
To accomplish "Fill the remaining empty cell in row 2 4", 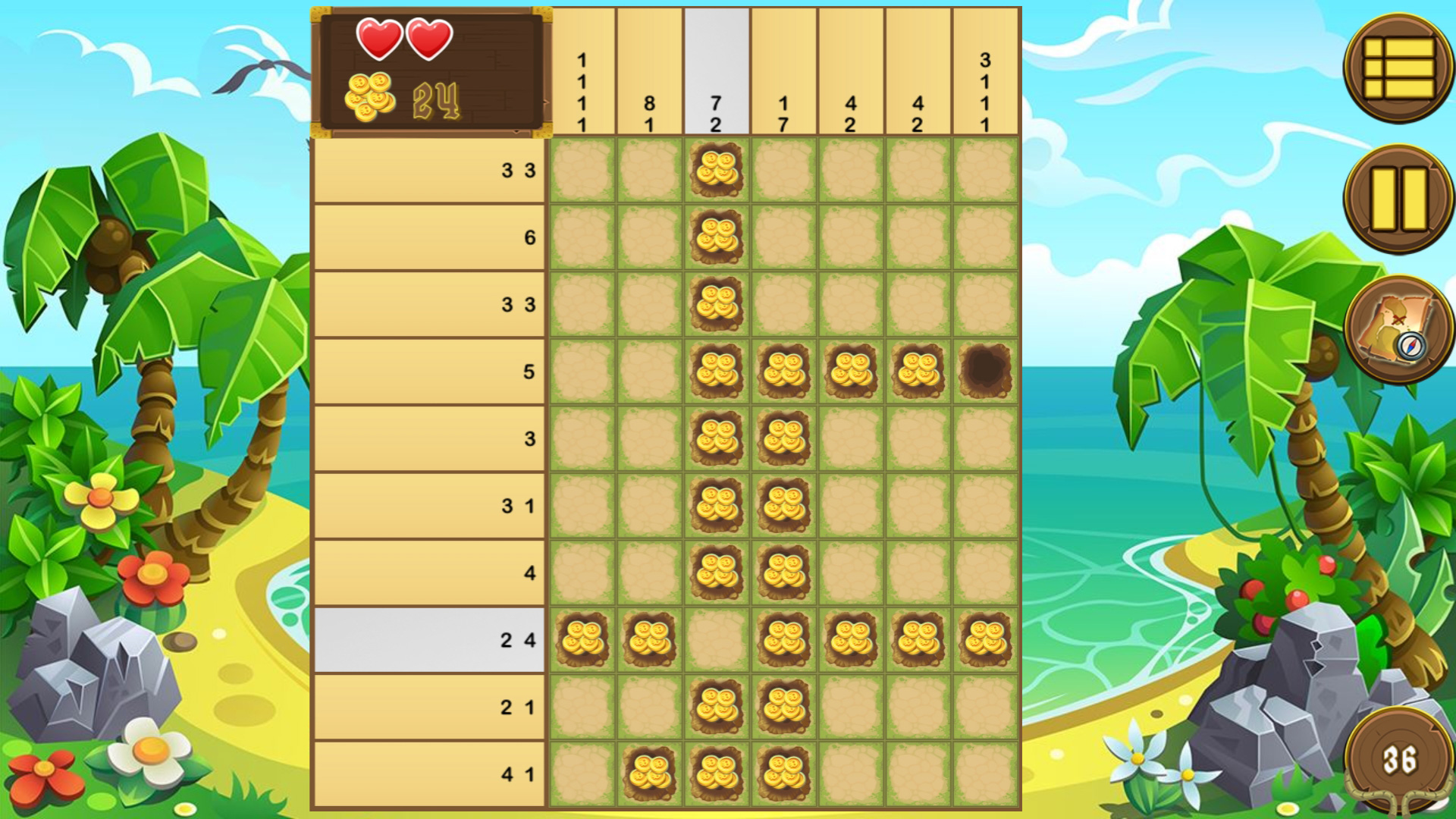I will point(717,641).
